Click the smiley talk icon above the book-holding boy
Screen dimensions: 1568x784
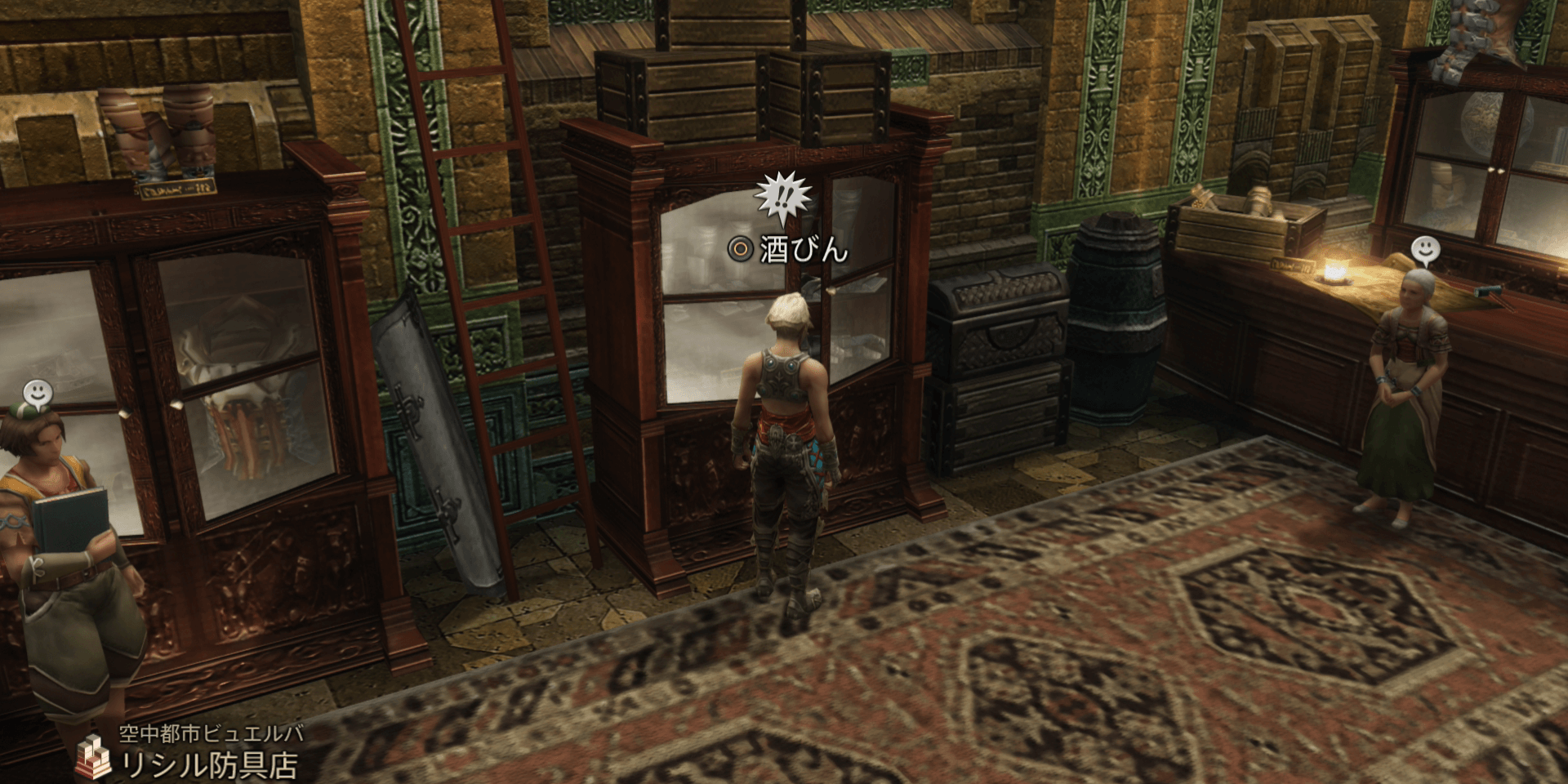37,394
